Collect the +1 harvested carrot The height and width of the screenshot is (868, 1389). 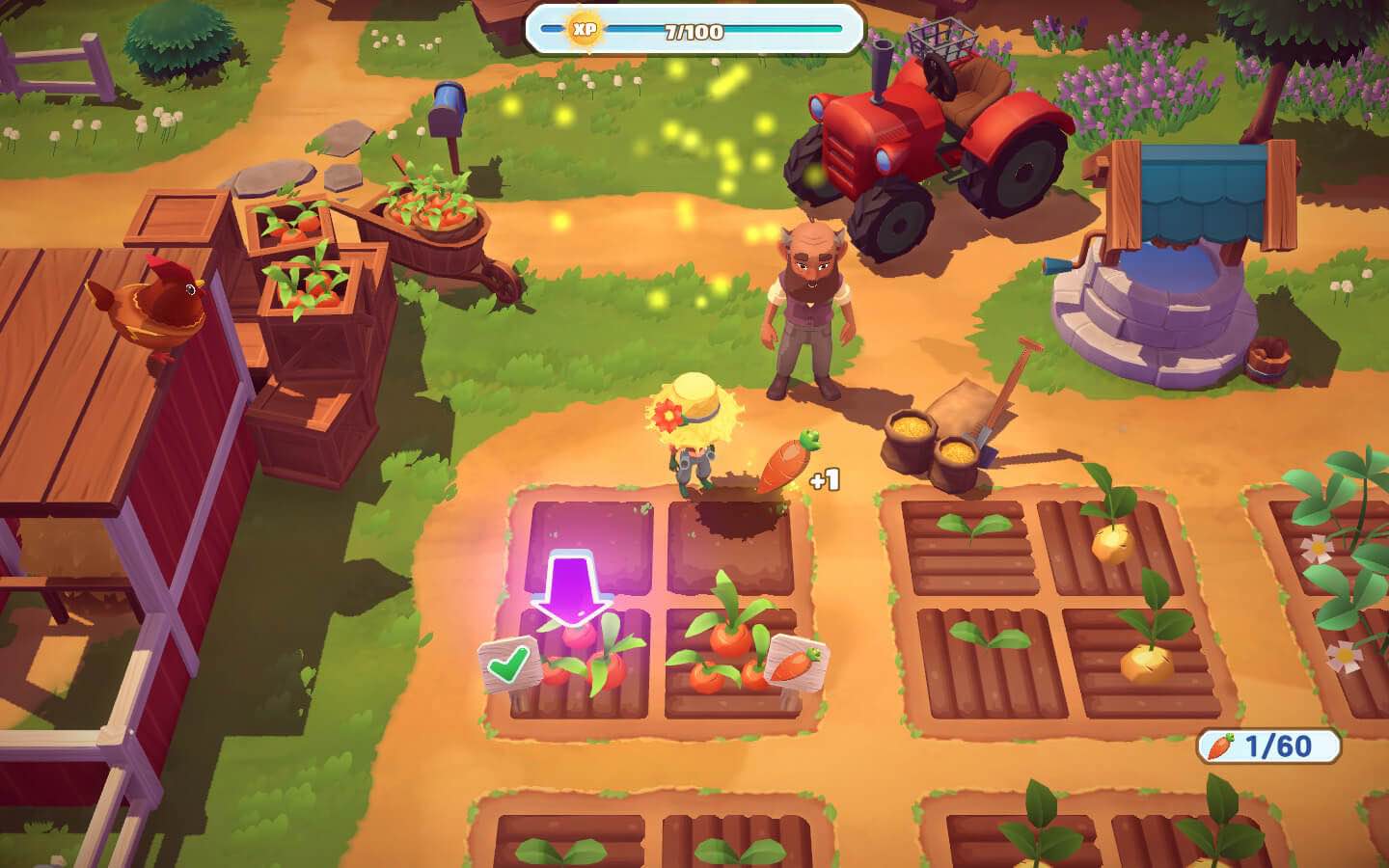pyautogui.click(x=783, y=461)
